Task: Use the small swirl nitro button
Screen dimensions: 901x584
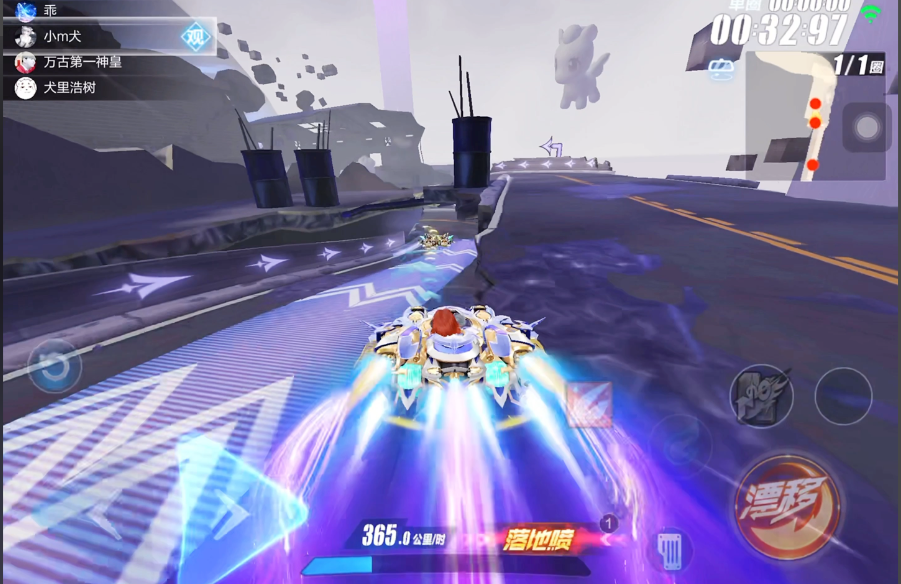Action: pyautogui.click(x=681, y=445)
